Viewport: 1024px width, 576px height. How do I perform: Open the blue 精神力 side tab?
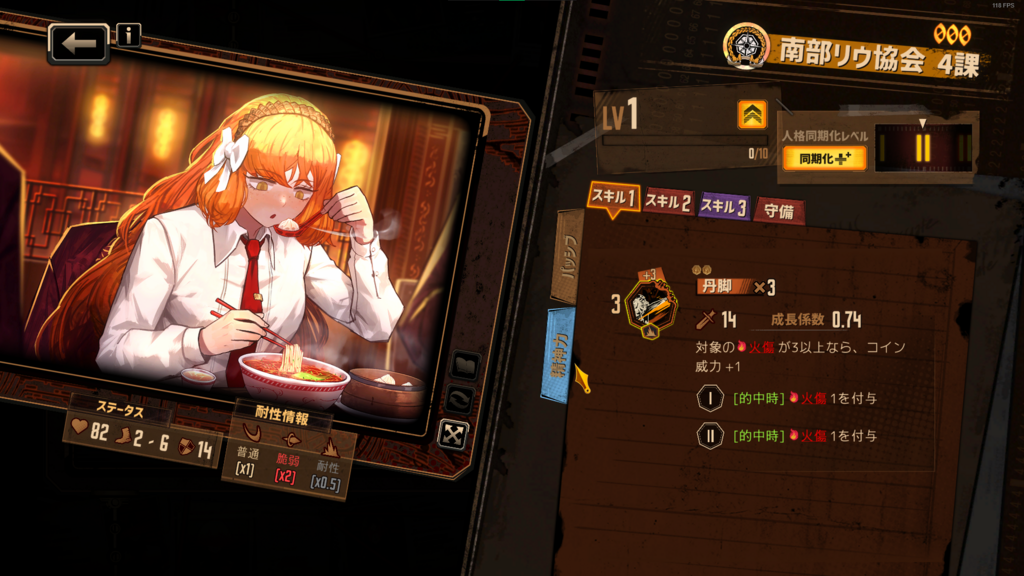(559, 354)
